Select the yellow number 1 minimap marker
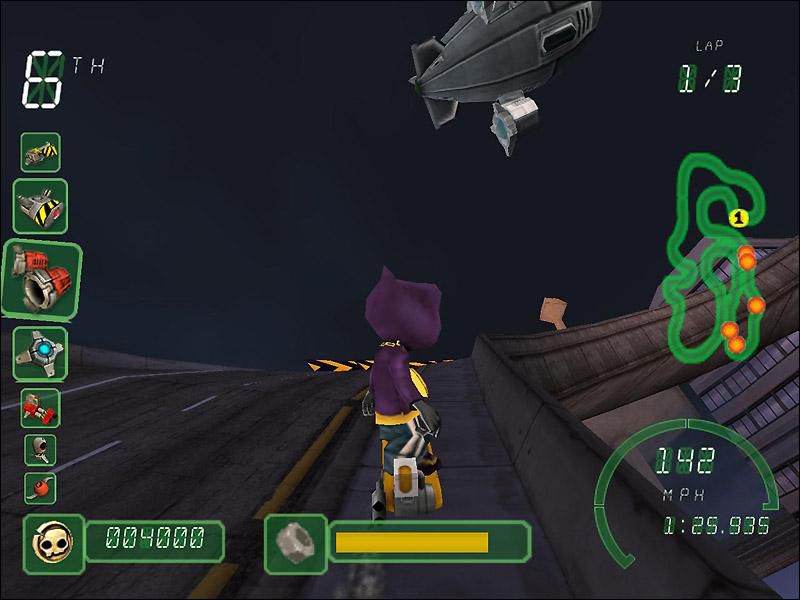Image resolution: width=800 pixels, height=600 pixels. coord(737,216)
